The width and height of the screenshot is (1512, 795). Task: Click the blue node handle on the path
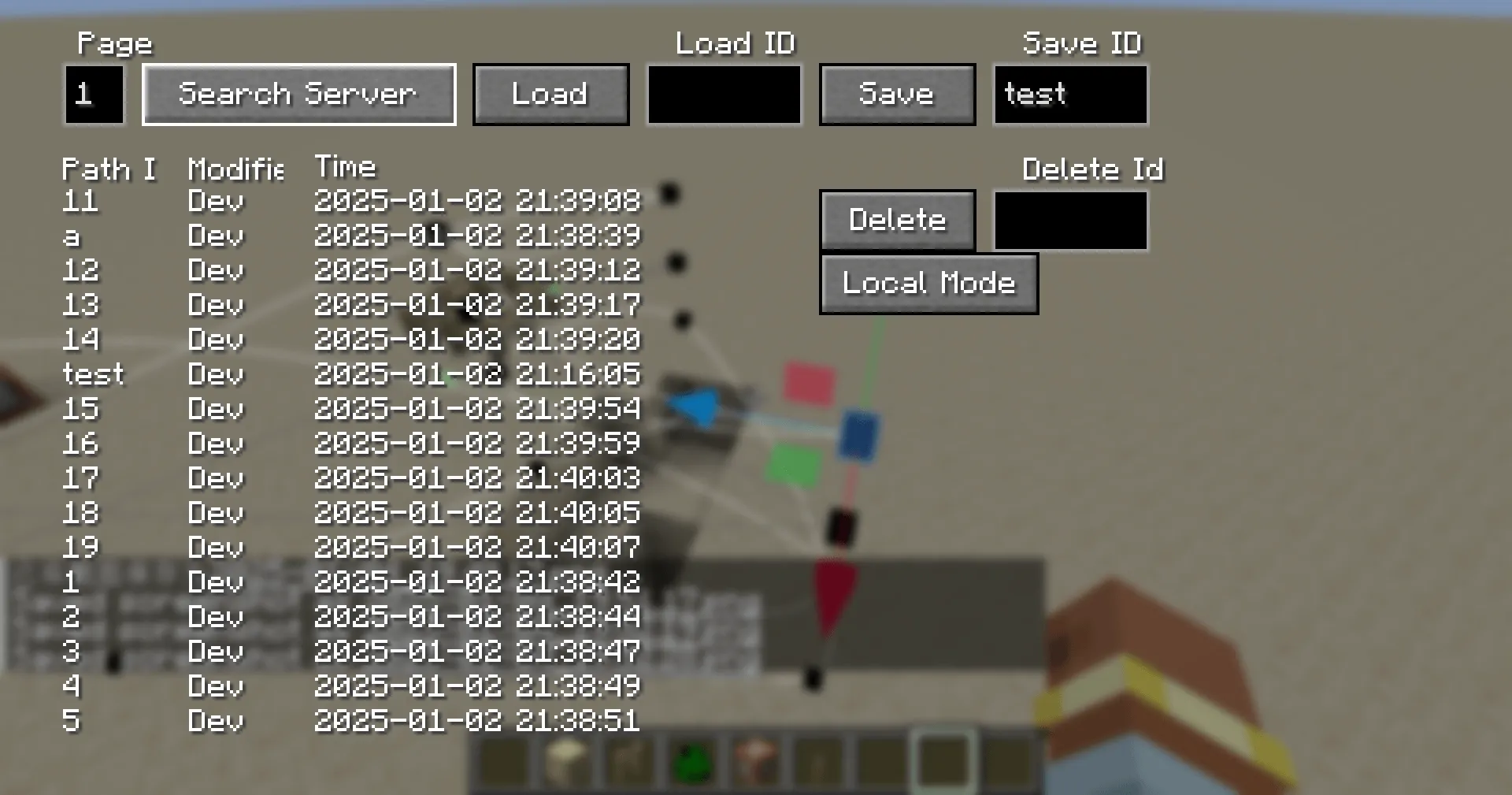(859, 435)
